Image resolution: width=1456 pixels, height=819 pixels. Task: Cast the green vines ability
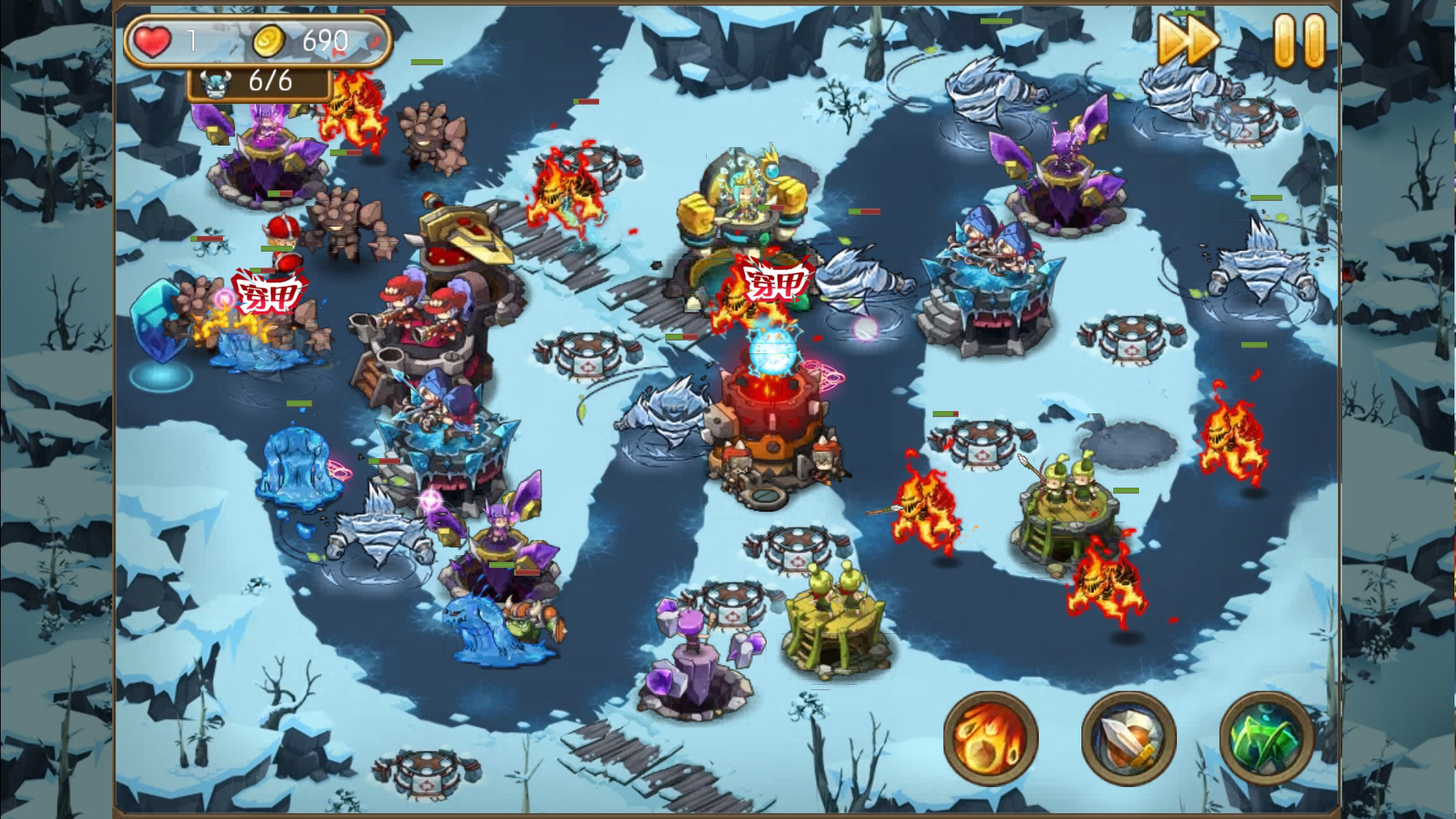tap(1266, 737)
